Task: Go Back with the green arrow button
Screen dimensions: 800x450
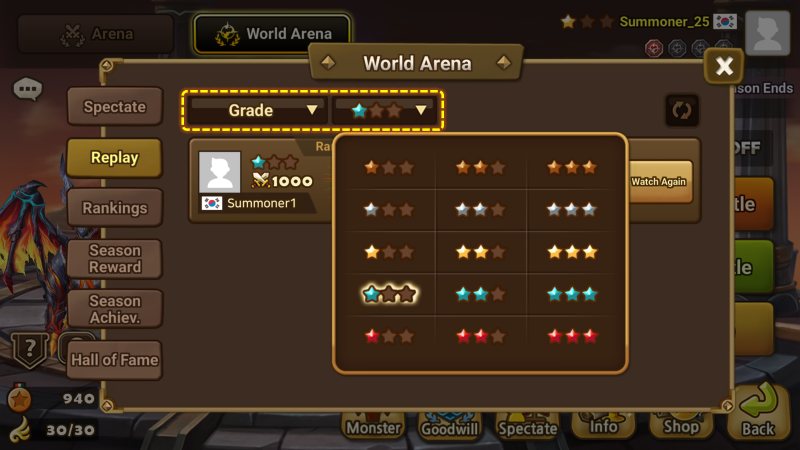Action: pos(758,410)
